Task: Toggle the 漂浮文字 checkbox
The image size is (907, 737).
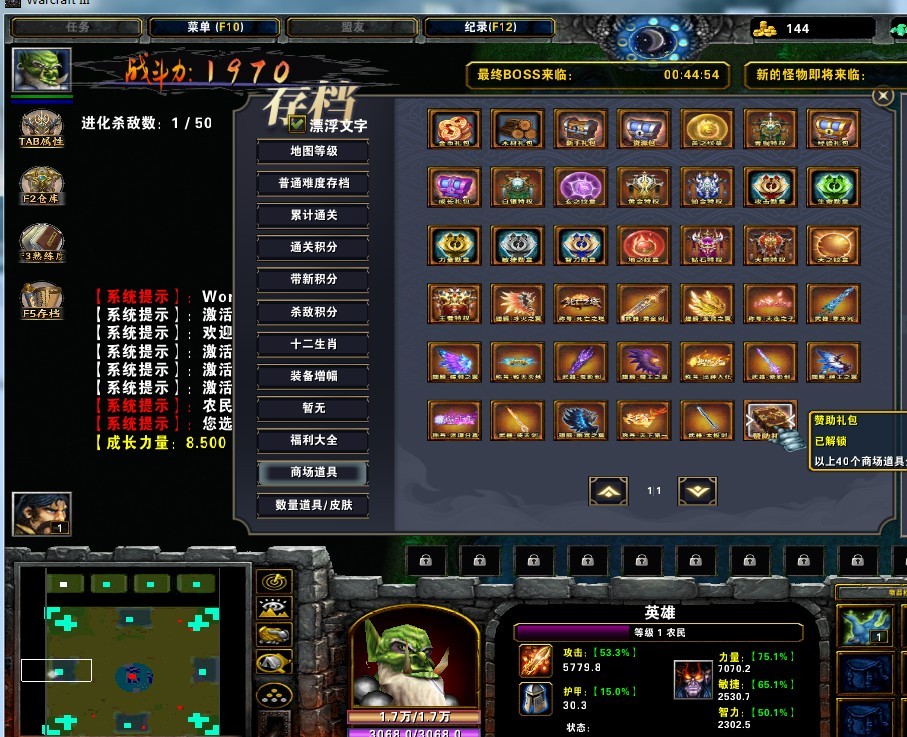Action: (x=297, y=125)
